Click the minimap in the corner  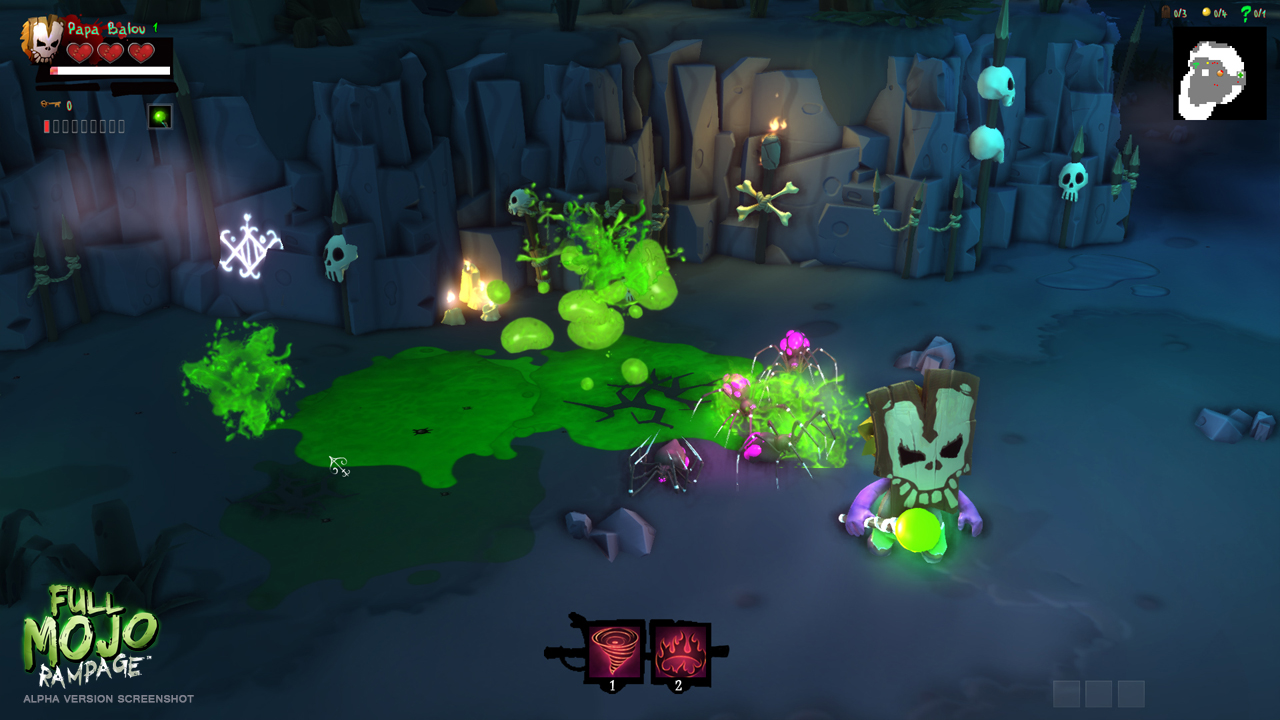1219,73
